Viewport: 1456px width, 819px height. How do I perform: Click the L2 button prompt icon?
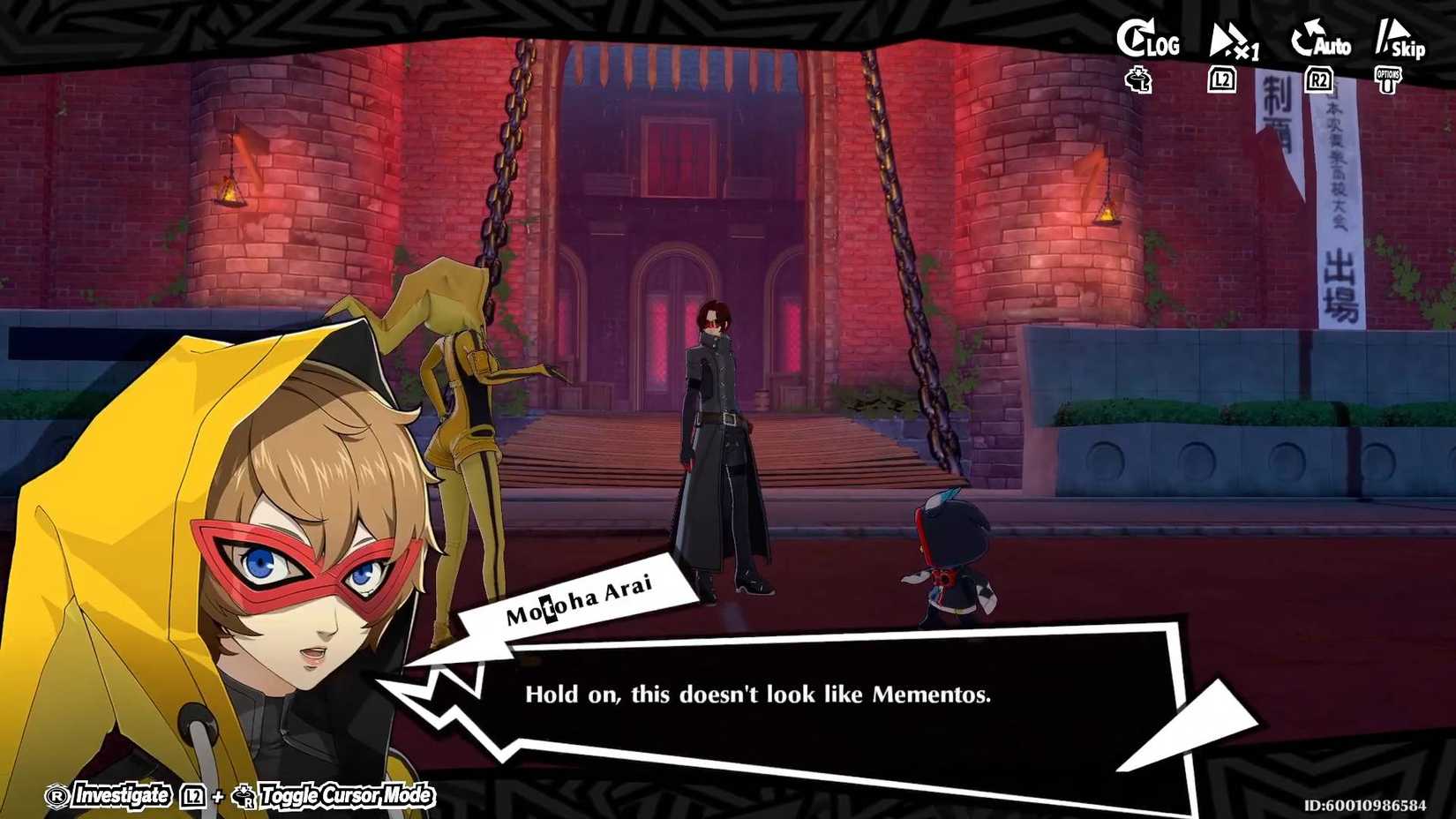coord(1222,79)
